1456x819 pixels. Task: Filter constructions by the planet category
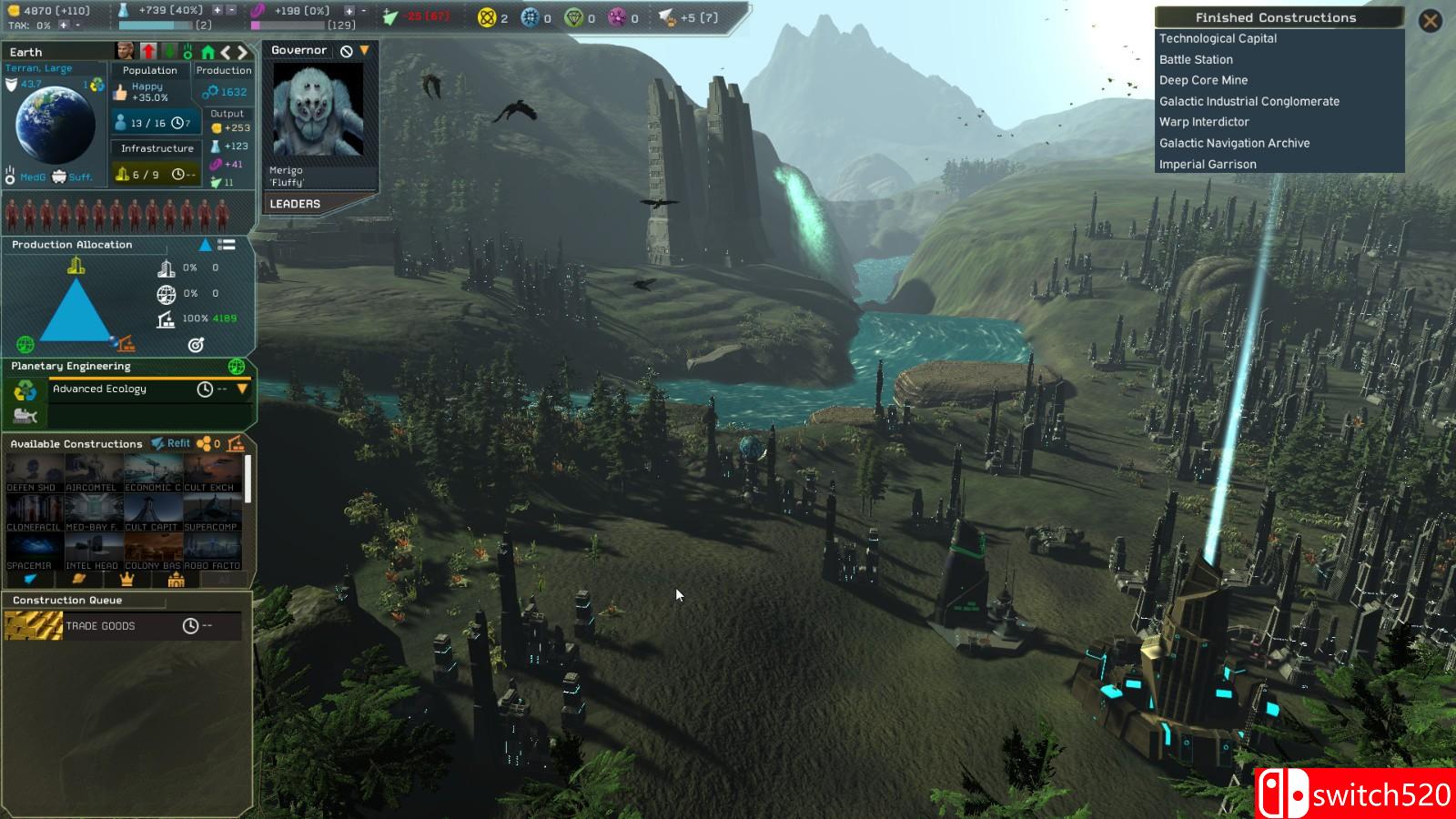click(78, 579)
